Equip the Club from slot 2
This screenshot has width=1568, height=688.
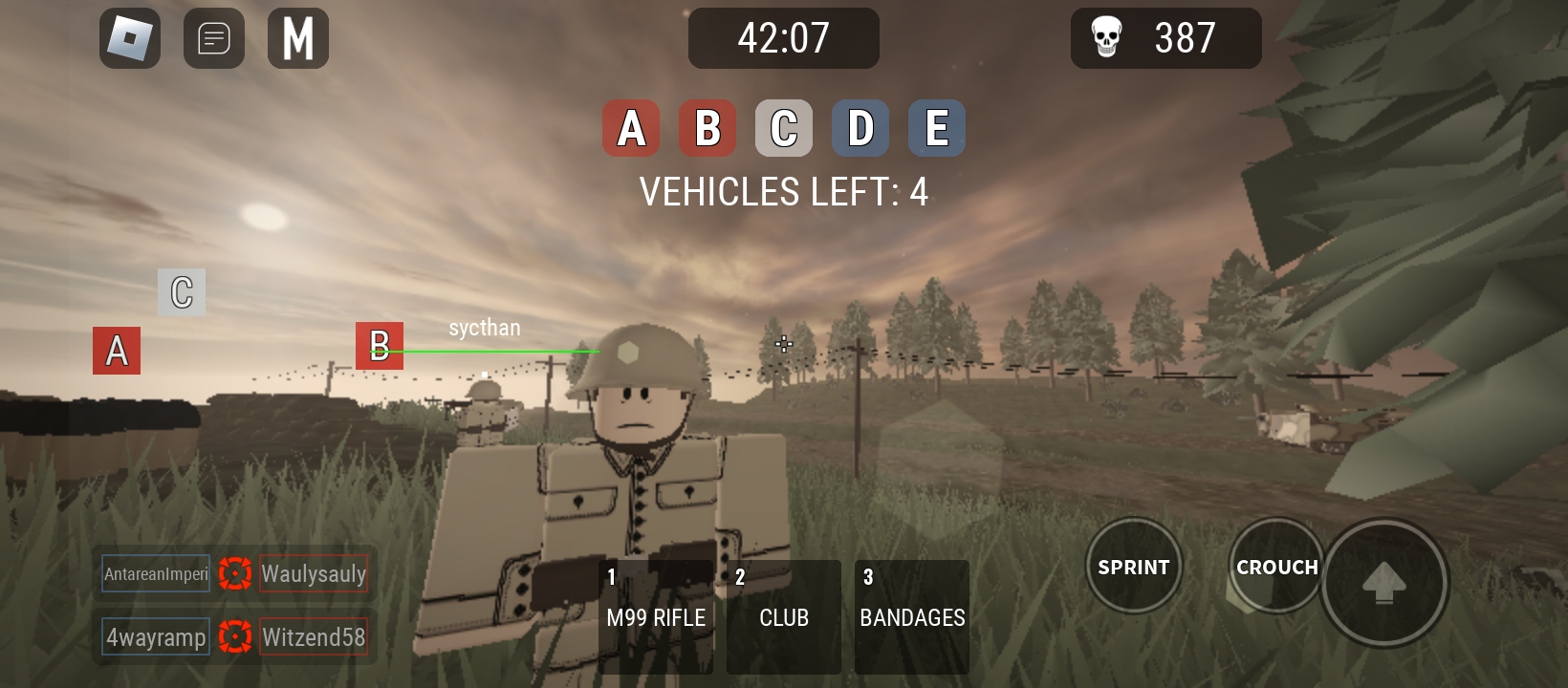[x=784, y=616]
